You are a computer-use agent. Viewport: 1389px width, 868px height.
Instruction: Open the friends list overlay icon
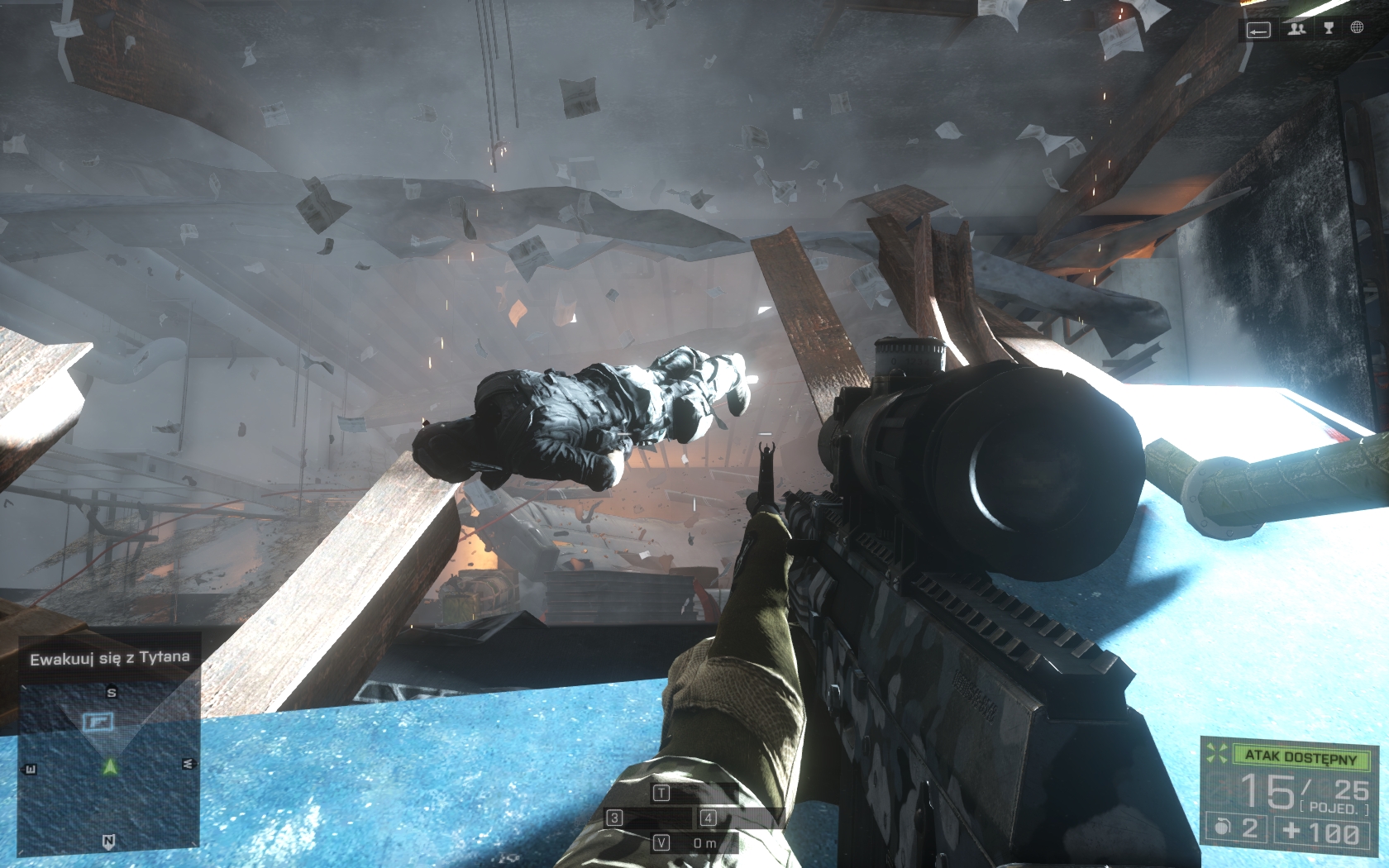(1296, 29)
